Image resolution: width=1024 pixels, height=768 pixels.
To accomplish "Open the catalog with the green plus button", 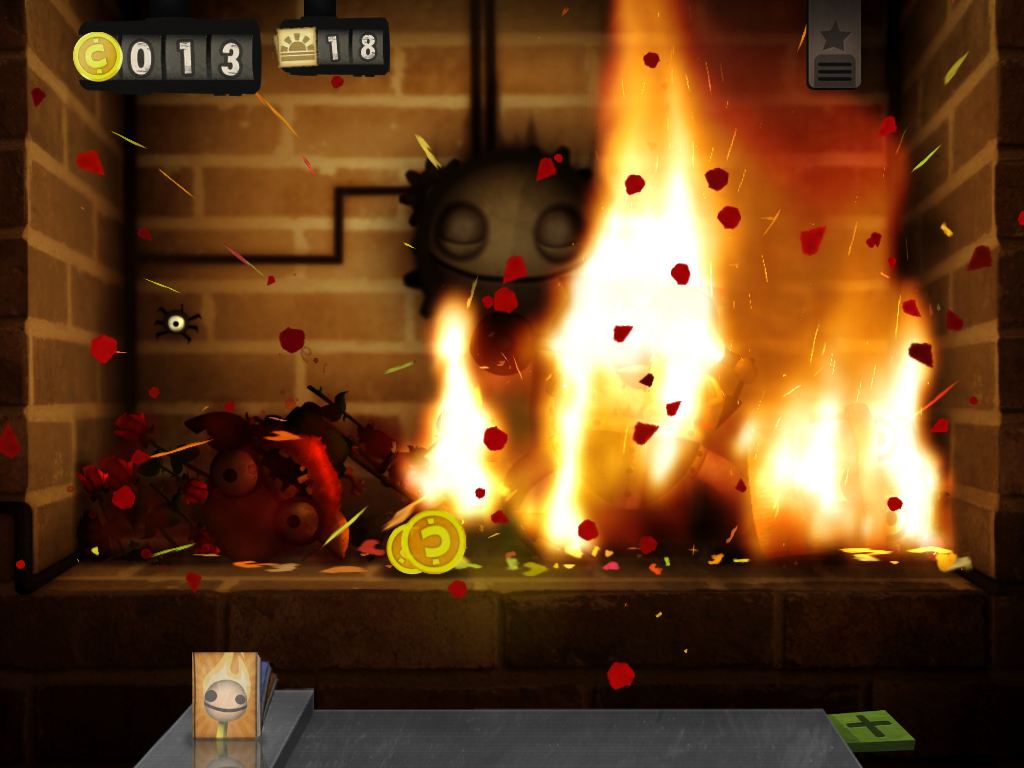I will (x=870, y=728).
